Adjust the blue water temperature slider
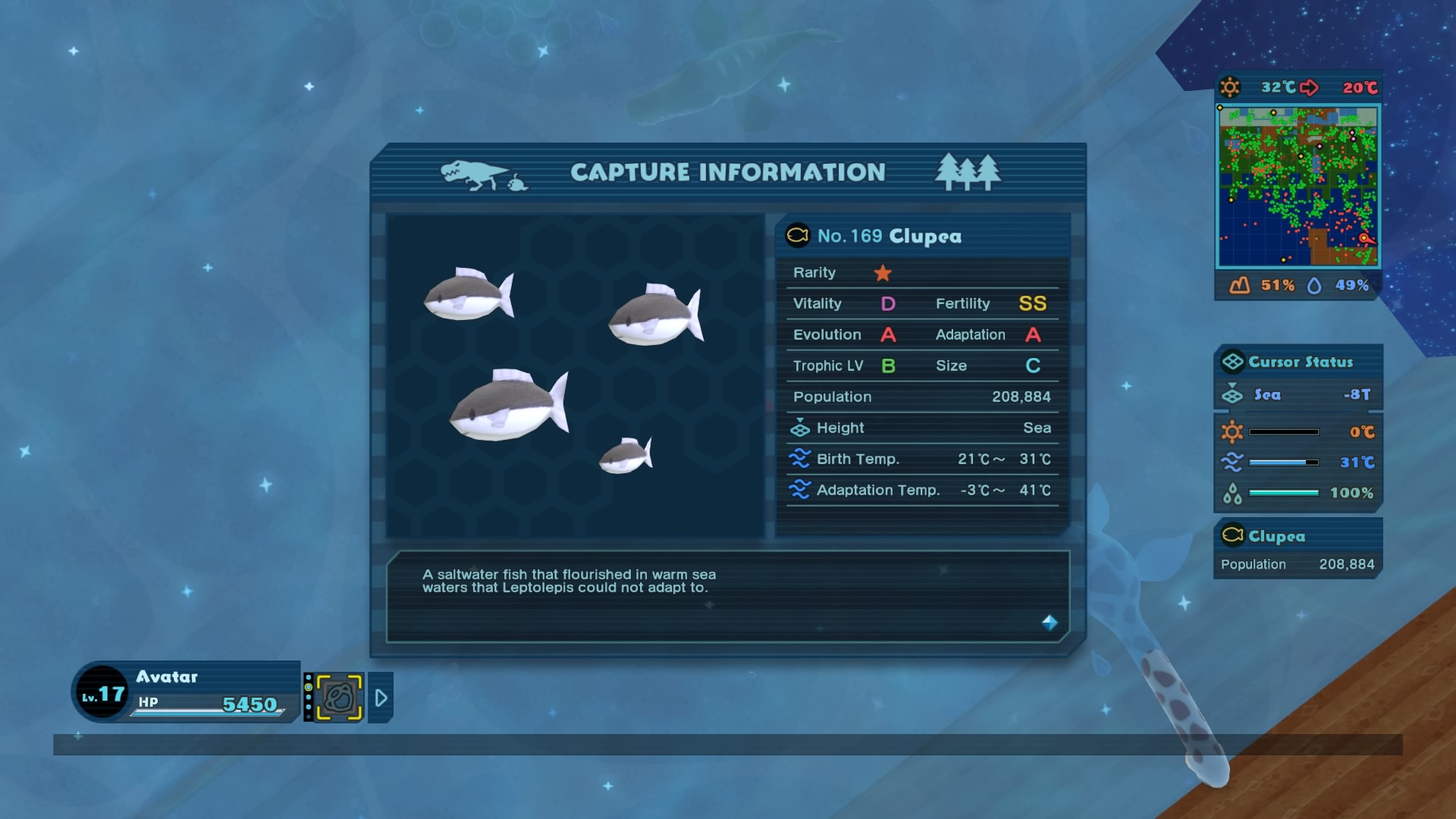The height and width of the screenshot is (819, 1456). [1285, 461]
